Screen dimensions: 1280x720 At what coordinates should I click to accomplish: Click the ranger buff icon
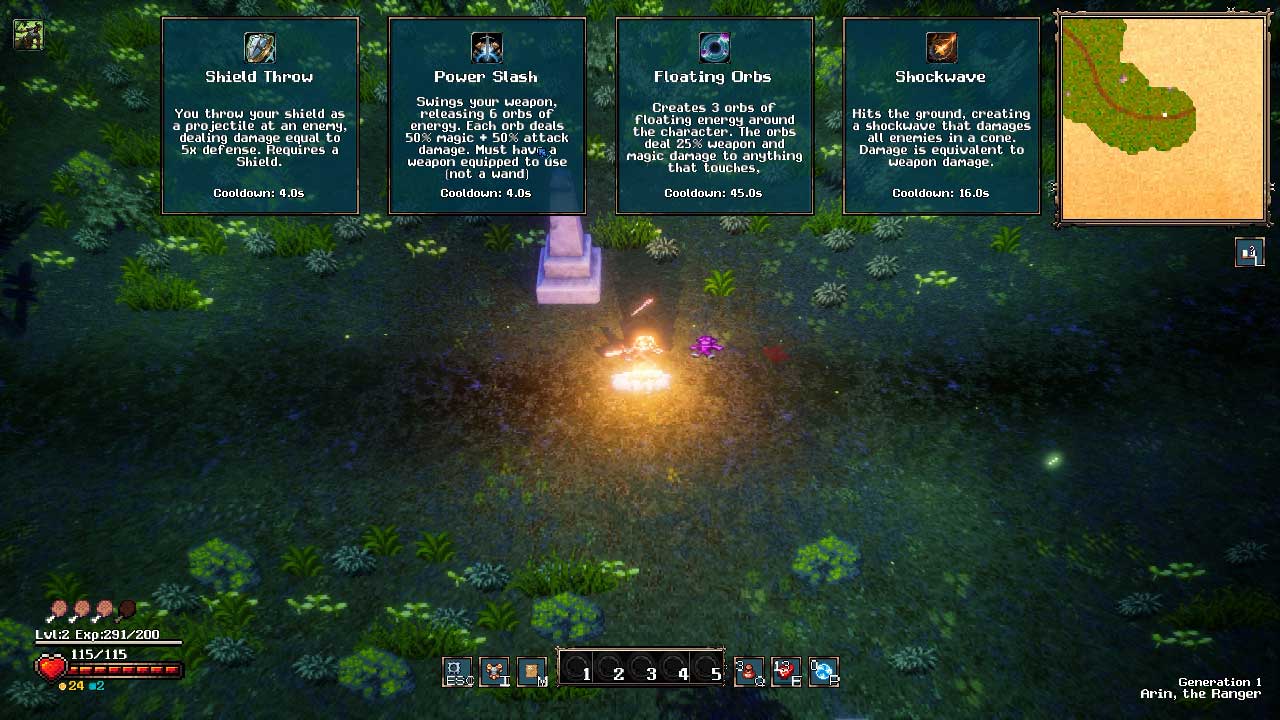pos(28,35)
